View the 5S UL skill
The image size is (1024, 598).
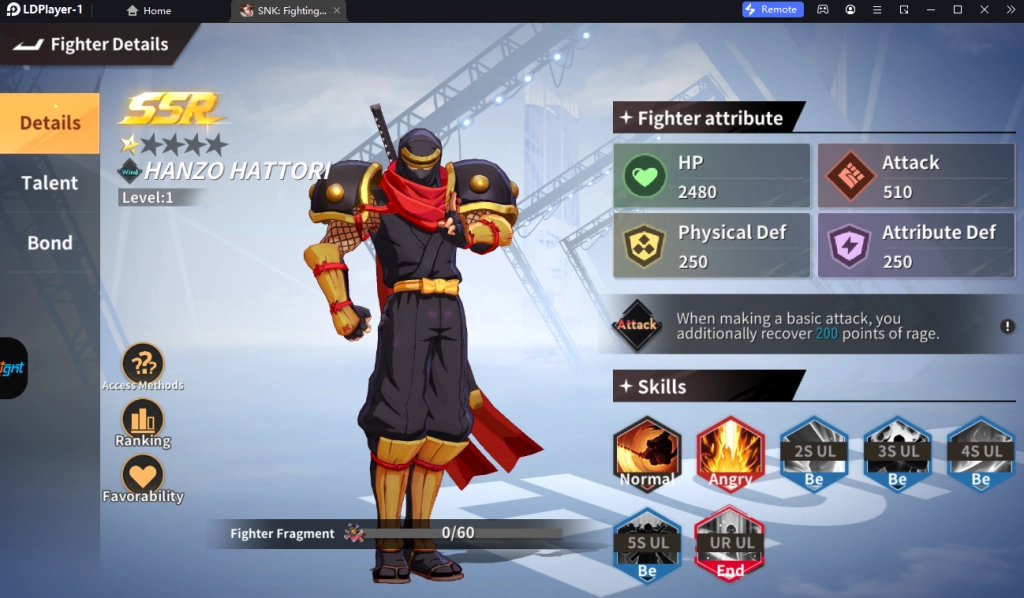point(647,545)
